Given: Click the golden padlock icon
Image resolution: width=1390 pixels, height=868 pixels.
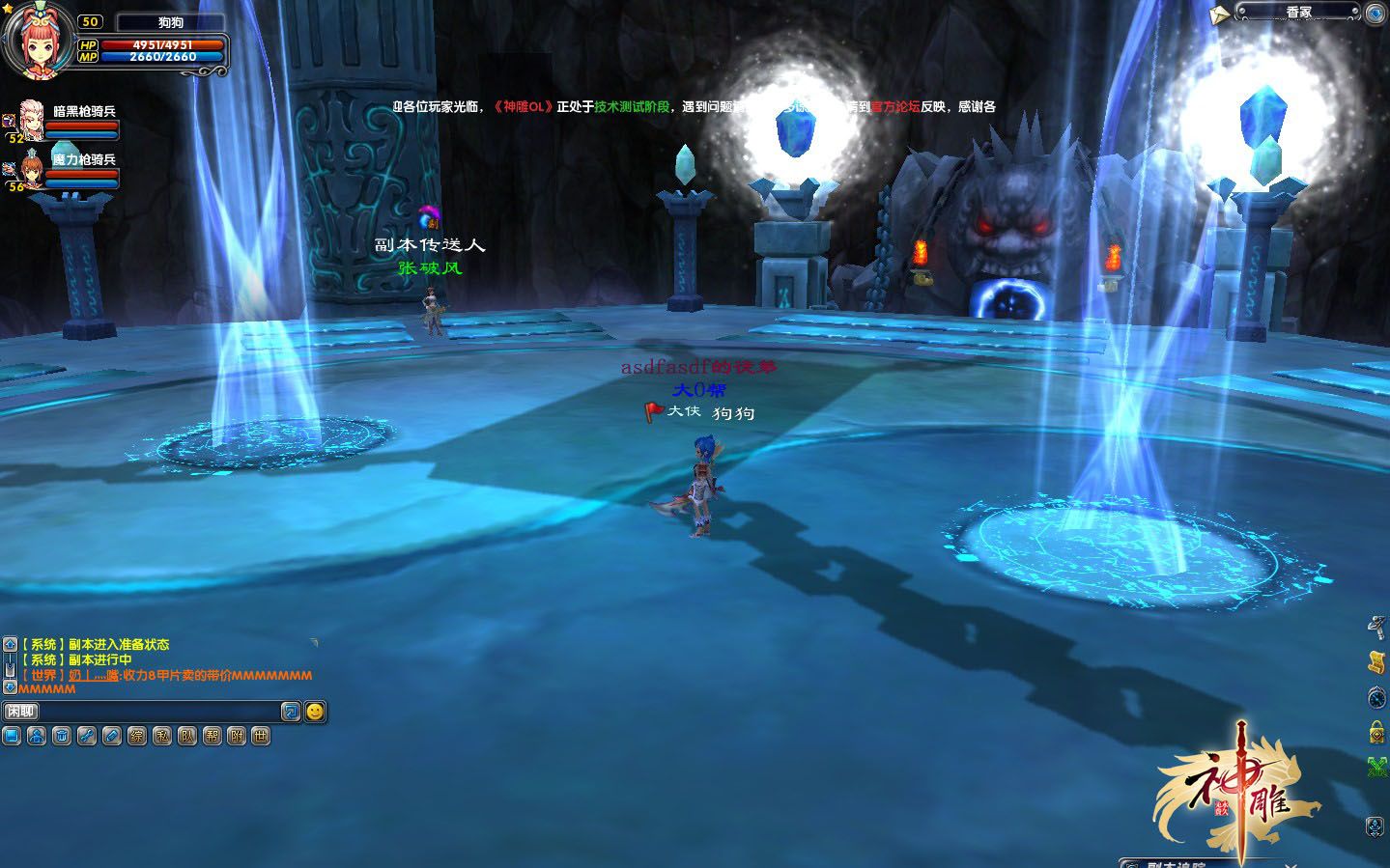Looking at the screenshot, I should [1377, 732].
